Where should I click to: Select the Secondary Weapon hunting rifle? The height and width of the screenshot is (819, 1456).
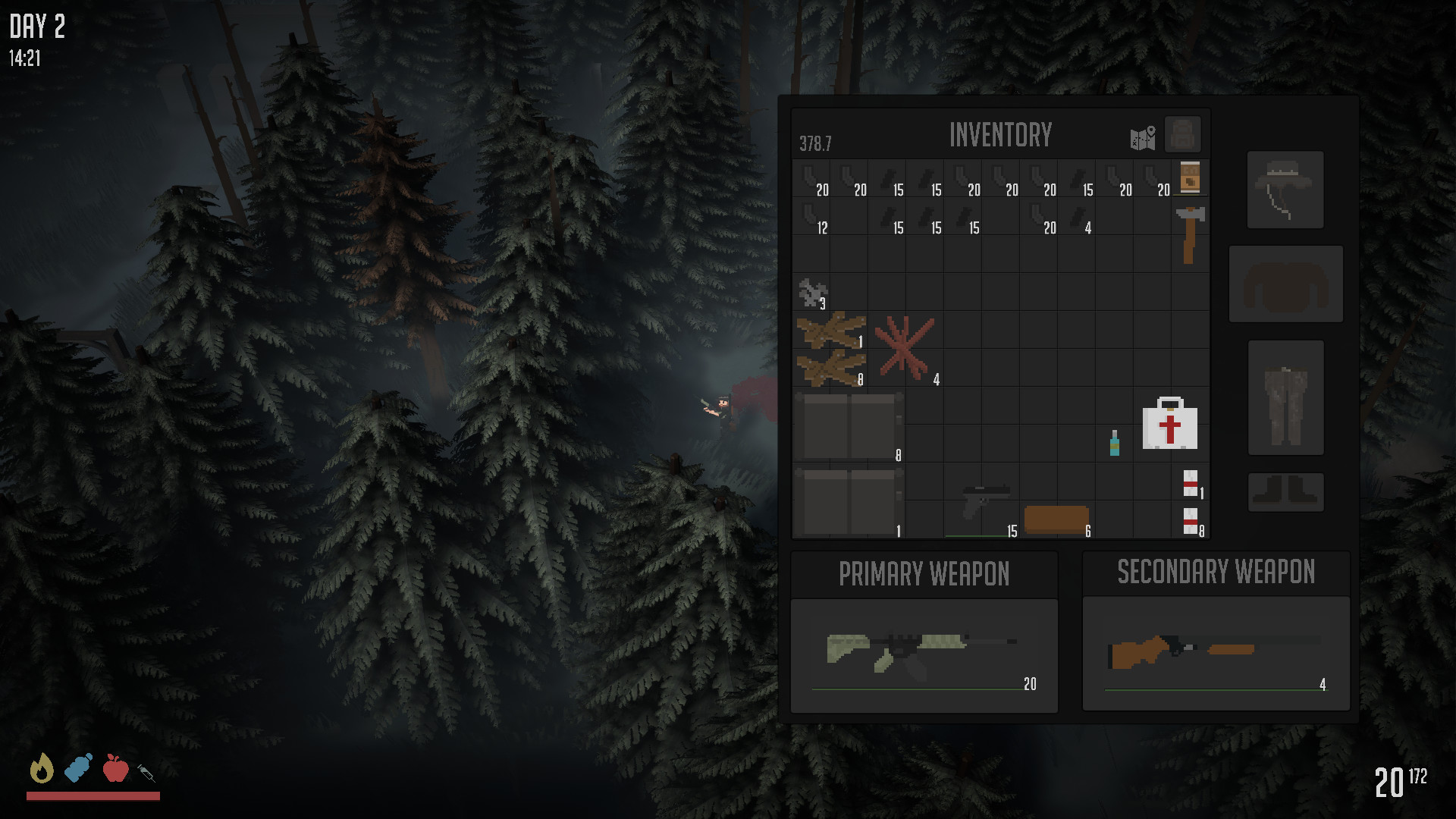pos(1213,651)
